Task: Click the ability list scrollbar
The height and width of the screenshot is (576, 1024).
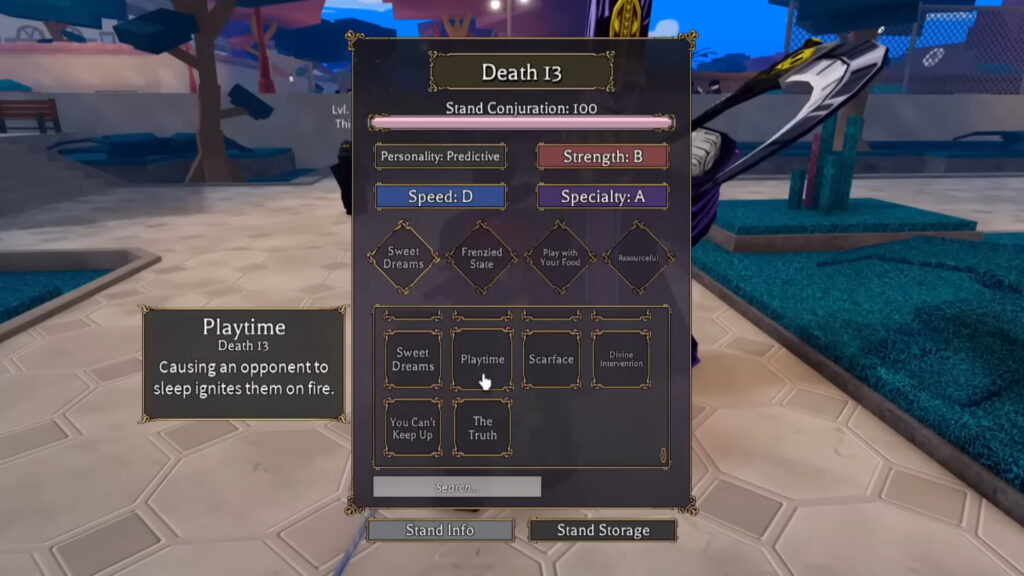Action: coord(662,455)
